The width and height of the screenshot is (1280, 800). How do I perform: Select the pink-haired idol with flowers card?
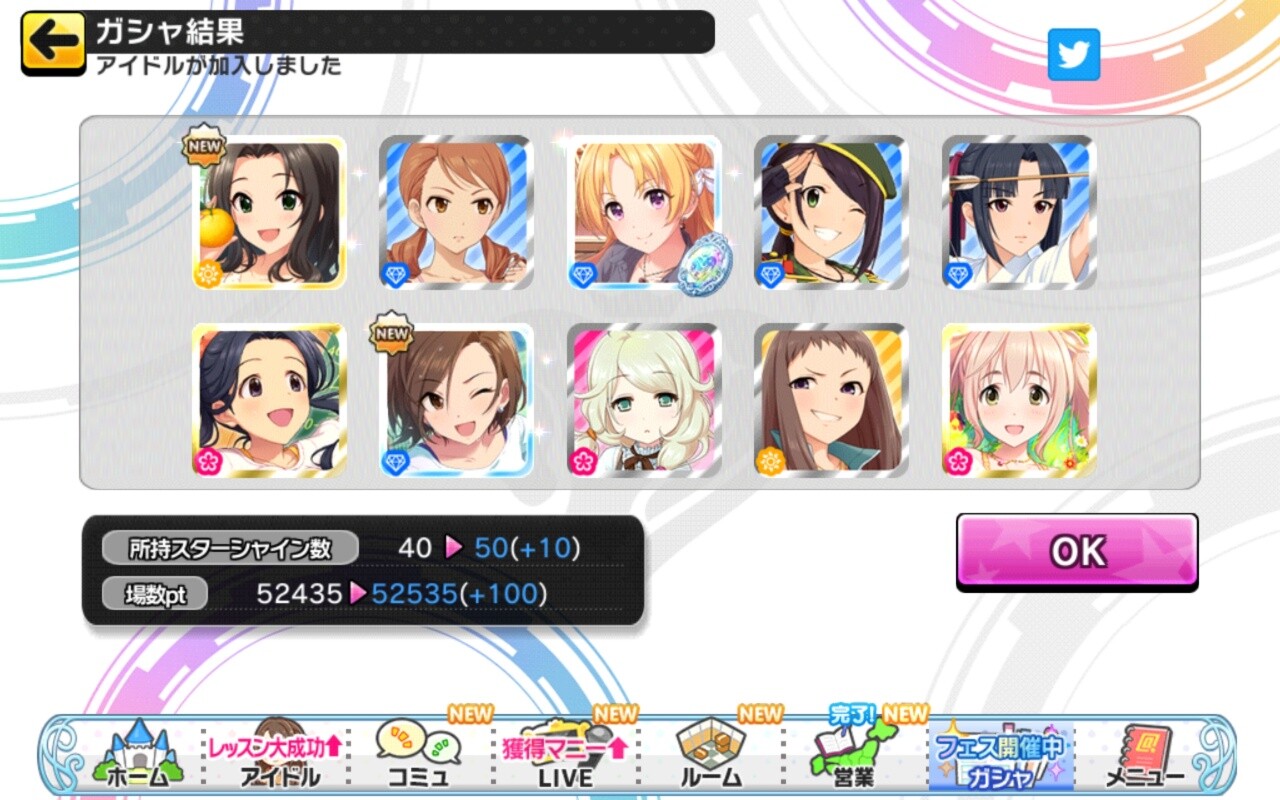1018,400
